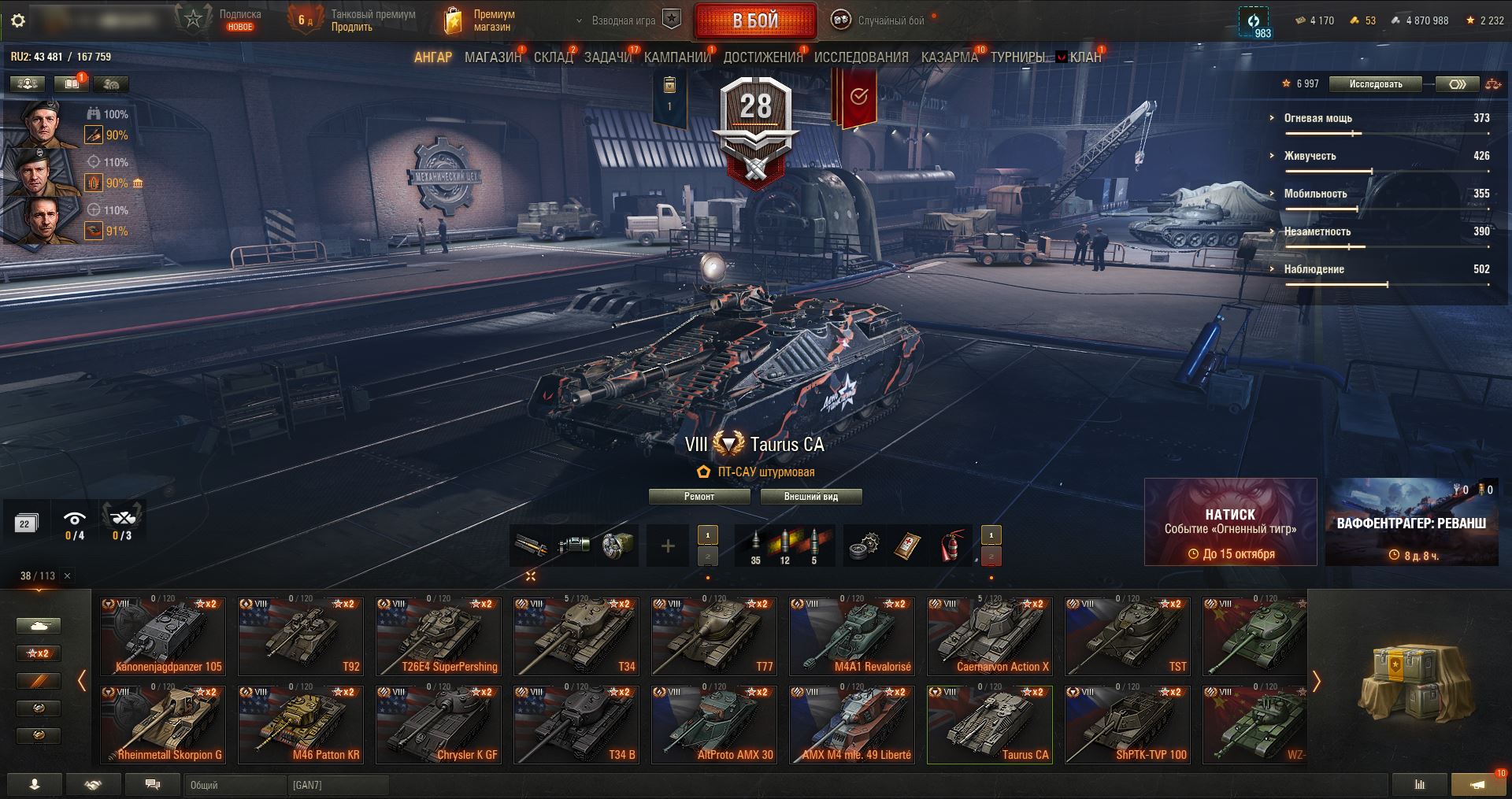Click the Общий chat channel tab
1512x799 pixels.
coord(235,785)
